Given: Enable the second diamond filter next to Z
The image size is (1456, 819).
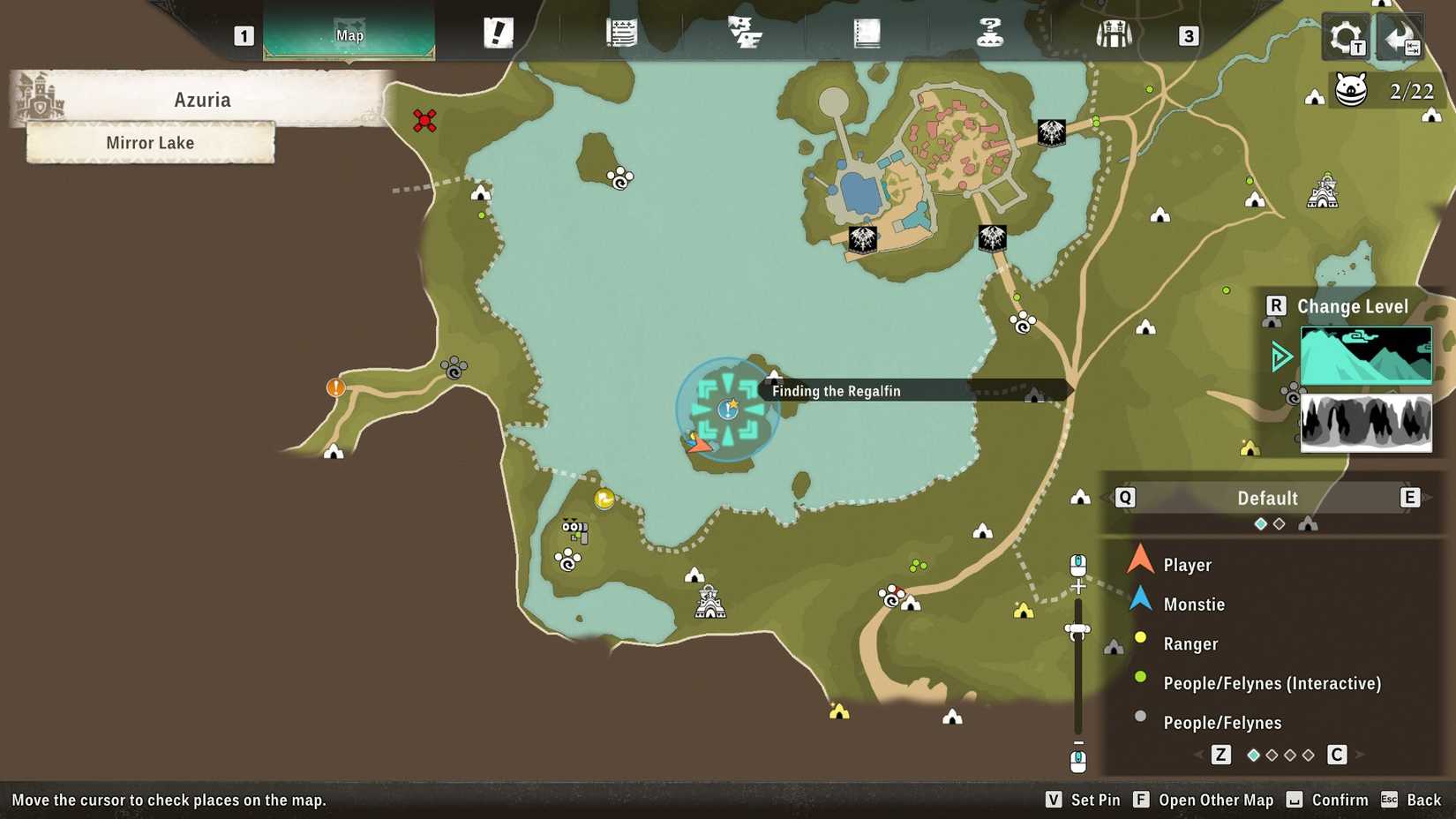Looking at the screenshot, I should click(x=1272, y=755).
